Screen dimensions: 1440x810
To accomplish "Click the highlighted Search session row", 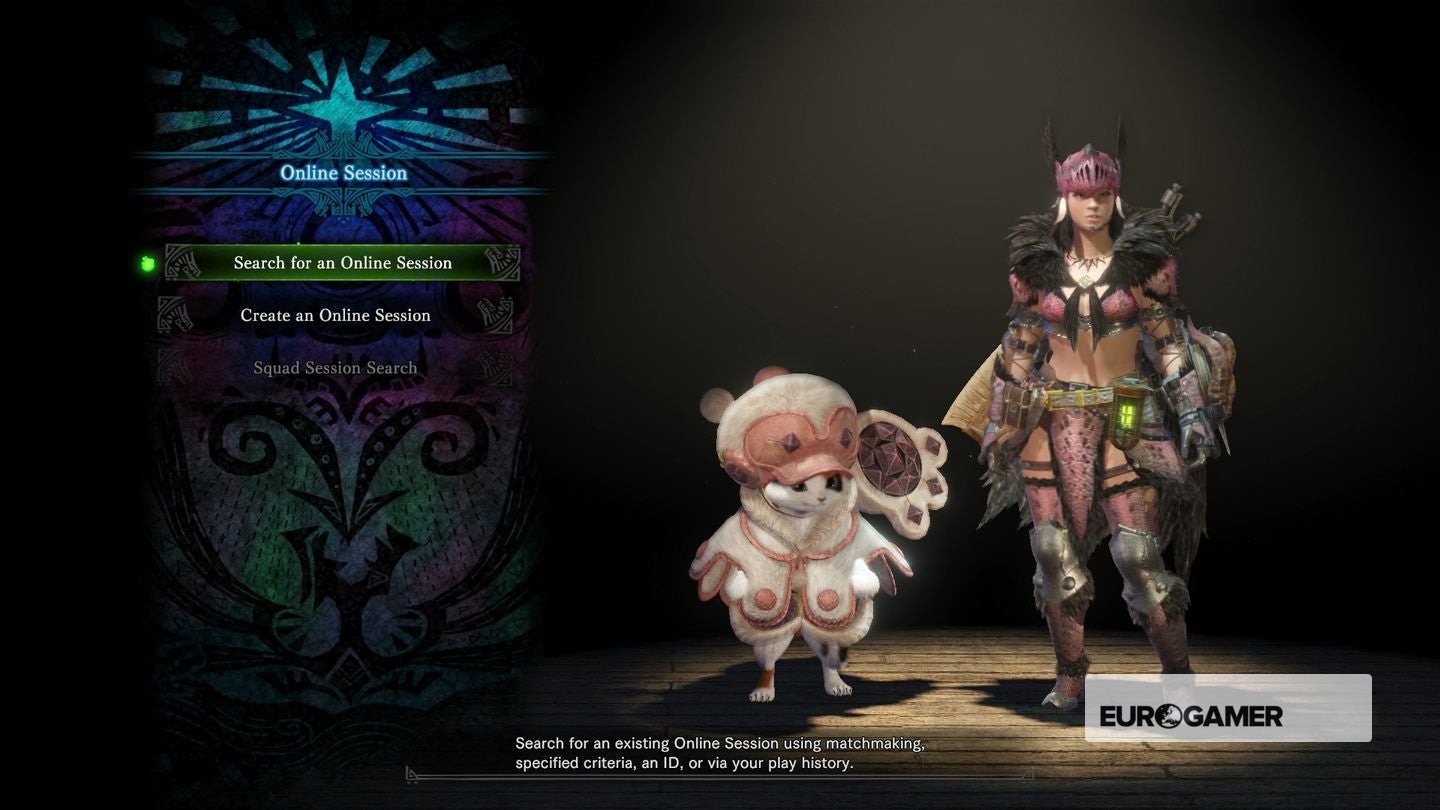I will [343, 262].
